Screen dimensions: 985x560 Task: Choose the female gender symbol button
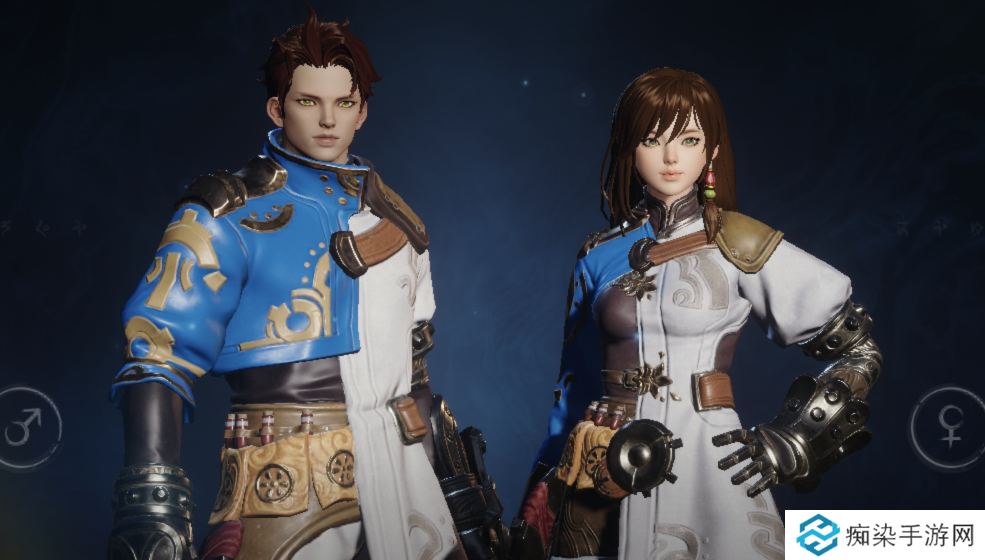point(946,428)
